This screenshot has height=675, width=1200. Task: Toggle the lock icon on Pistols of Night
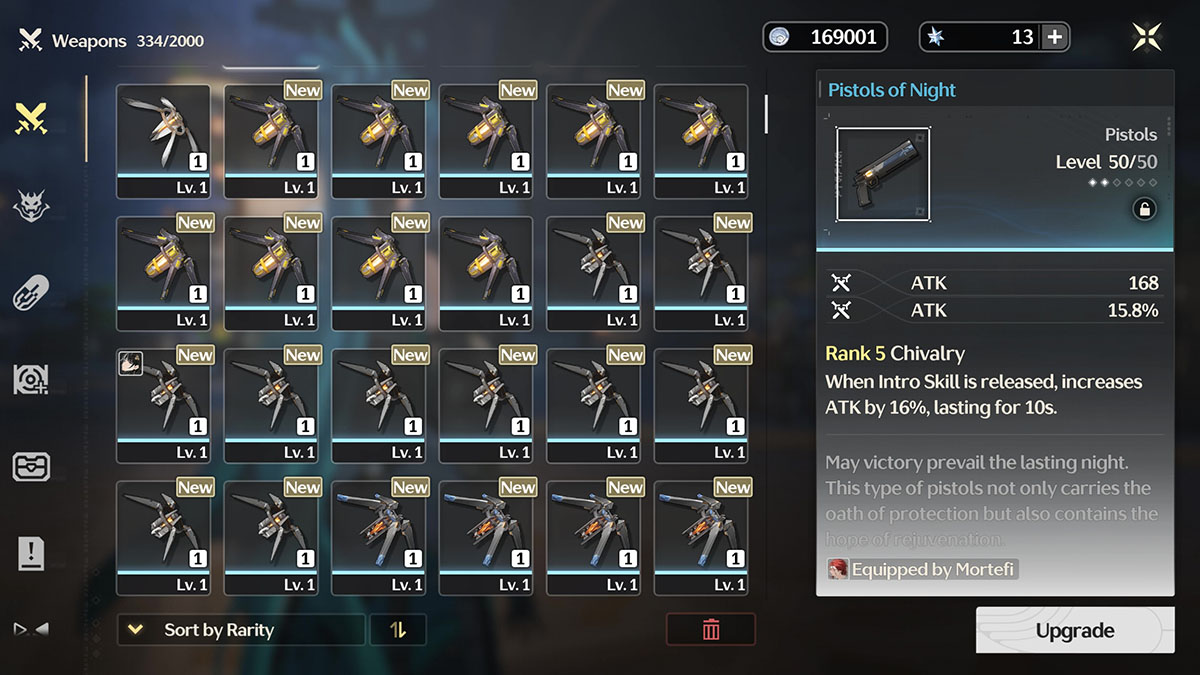pos(1144,209)
